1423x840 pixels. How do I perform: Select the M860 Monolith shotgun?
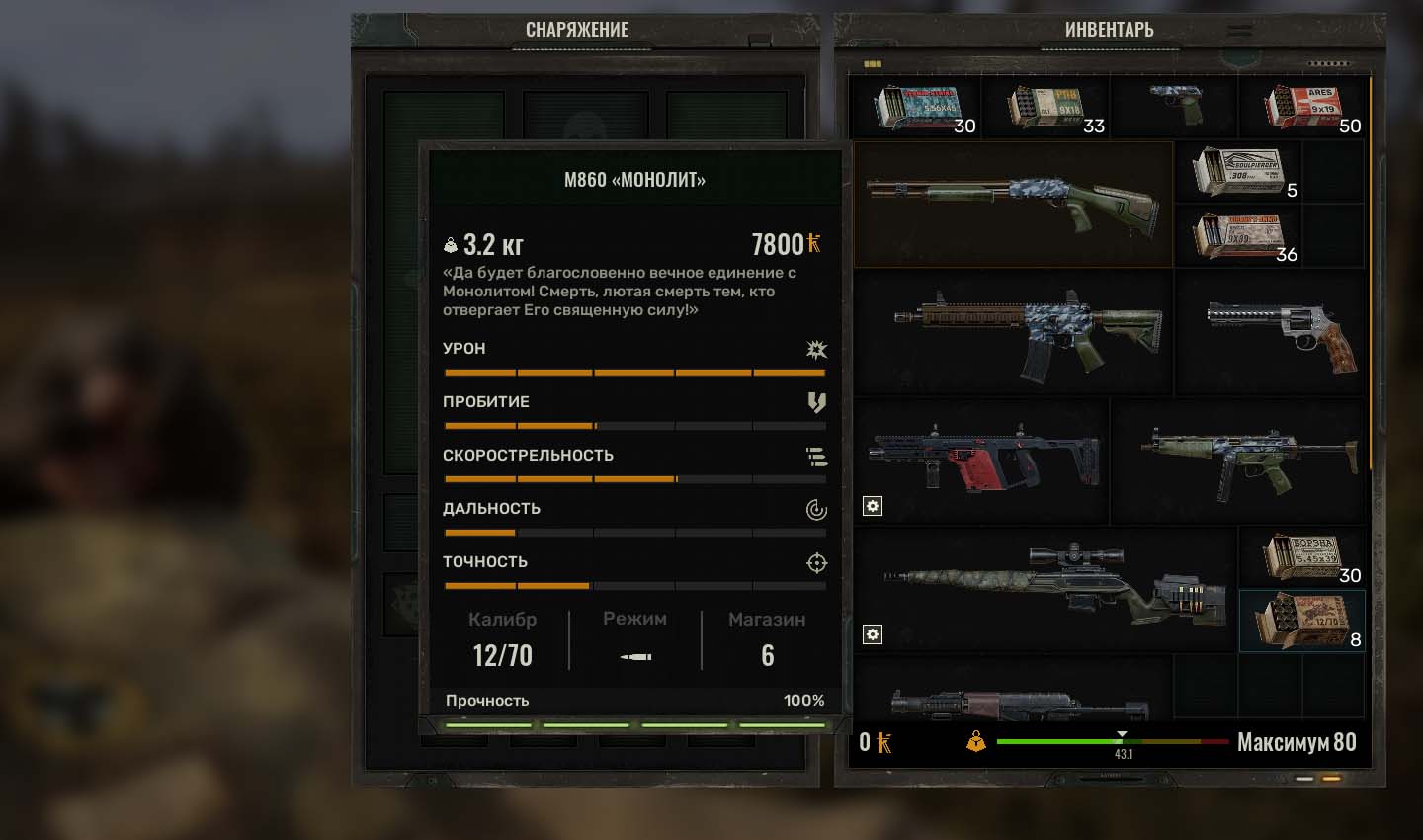pyautogui.click(x=1012, y=204)
